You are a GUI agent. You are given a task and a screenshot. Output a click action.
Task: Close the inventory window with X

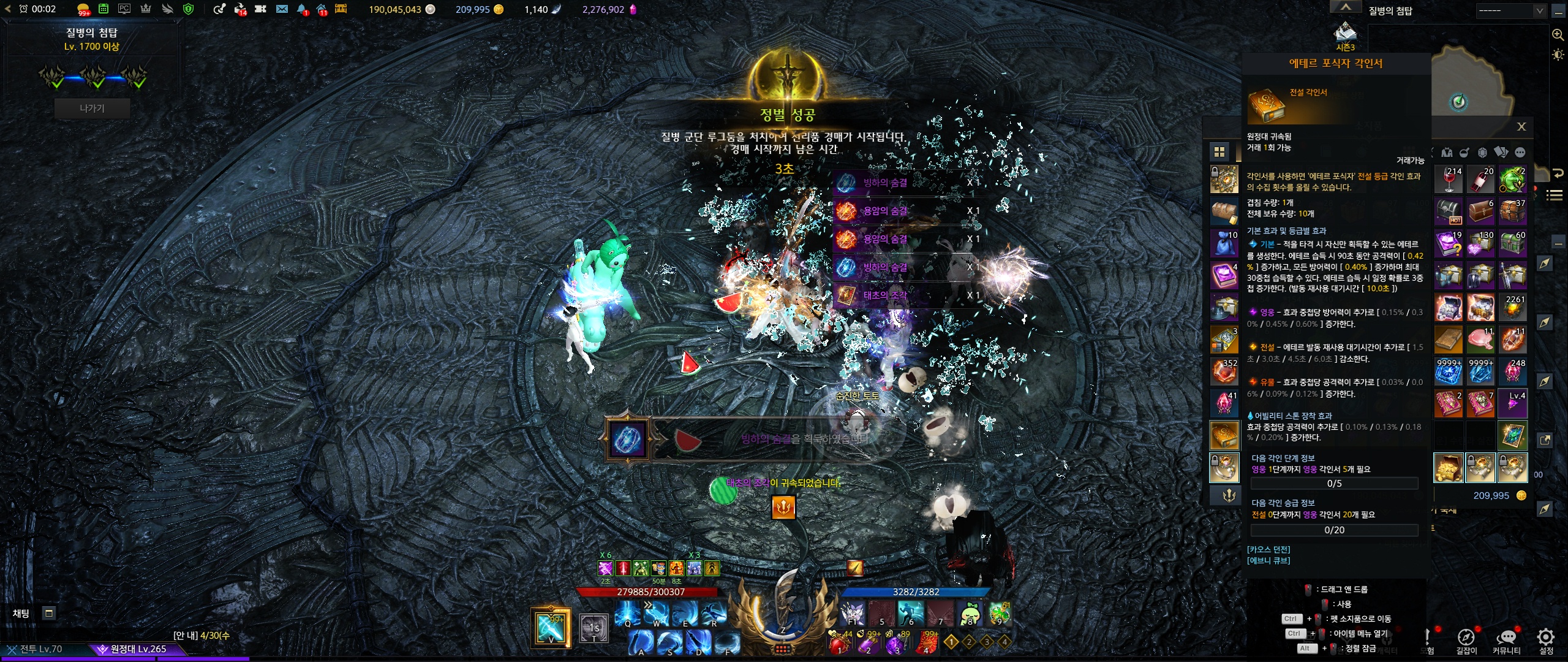pos(1521,127)
